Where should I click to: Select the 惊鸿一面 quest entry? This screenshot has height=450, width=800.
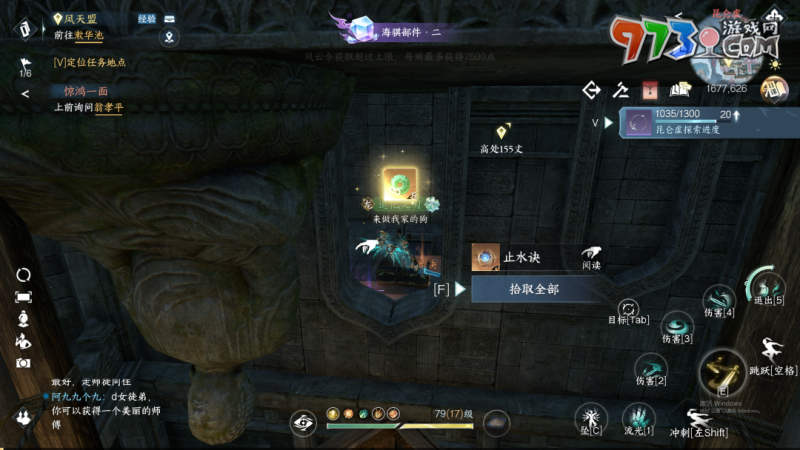coord(79,91)
